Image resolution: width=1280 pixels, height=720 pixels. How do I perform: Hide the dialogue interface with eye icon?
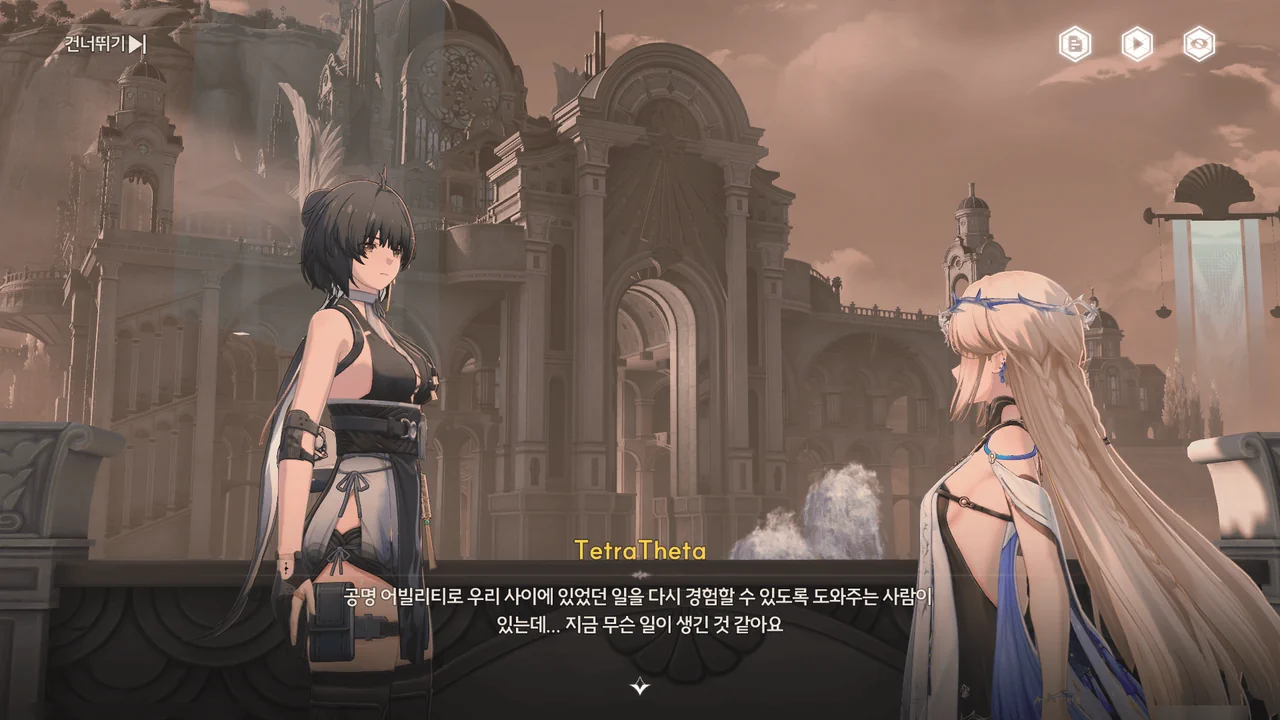click(x=1199, y=44)
